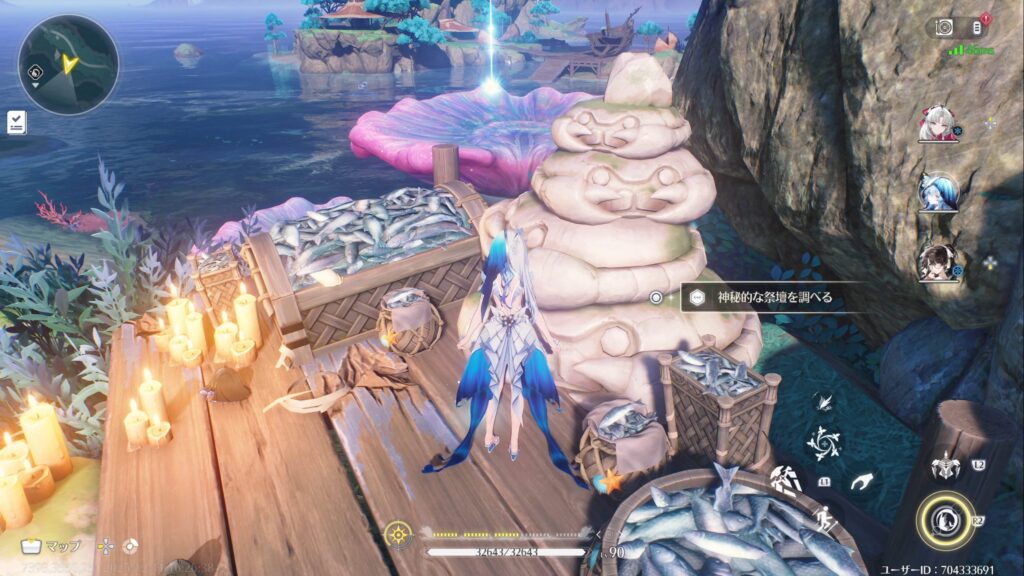Open the quest checklist icon below minimap
Screen dimensions: 1024x576
[16, 122]
